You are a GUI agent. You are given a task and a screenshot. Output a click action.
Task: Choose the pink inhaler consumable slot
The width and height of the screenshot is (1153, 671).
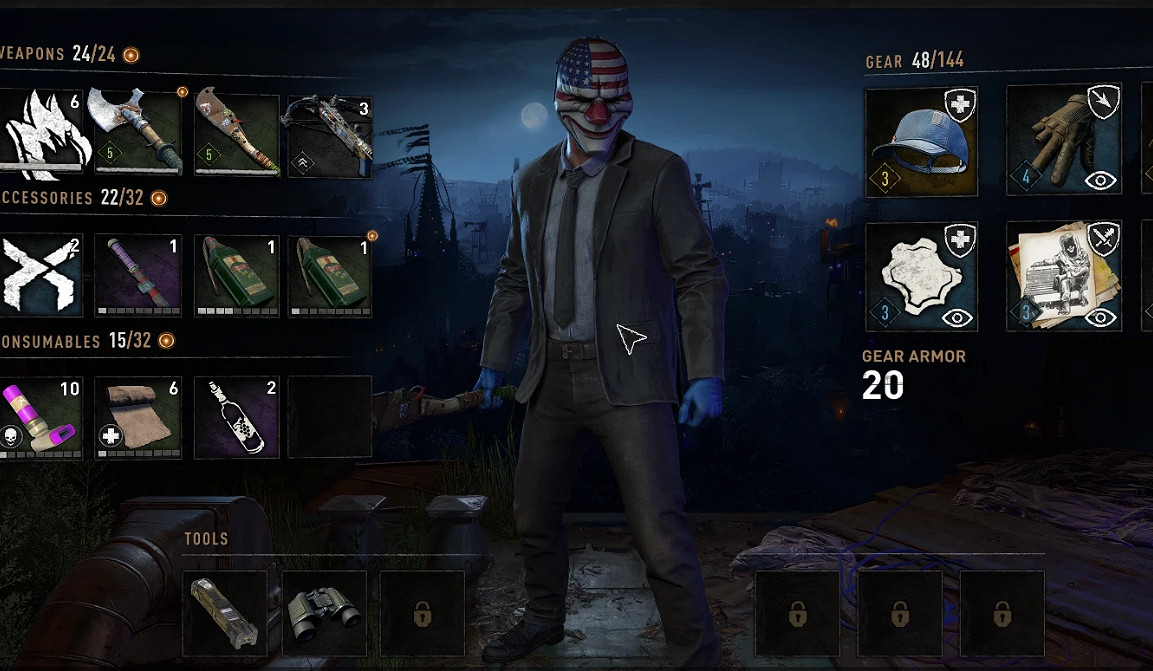click(x=42, y=418)
